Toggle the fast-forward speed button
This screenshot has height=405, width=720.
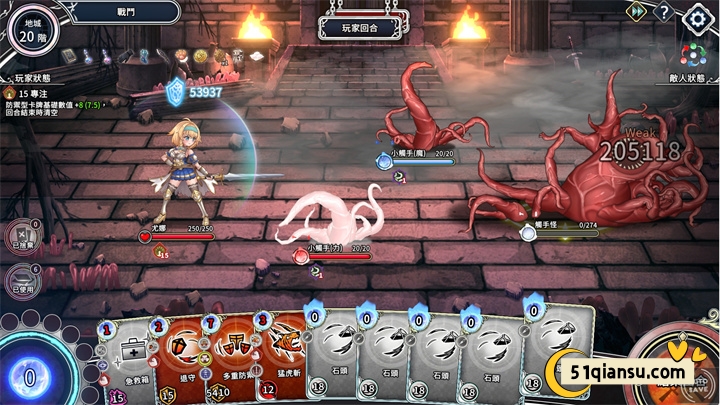635,11
